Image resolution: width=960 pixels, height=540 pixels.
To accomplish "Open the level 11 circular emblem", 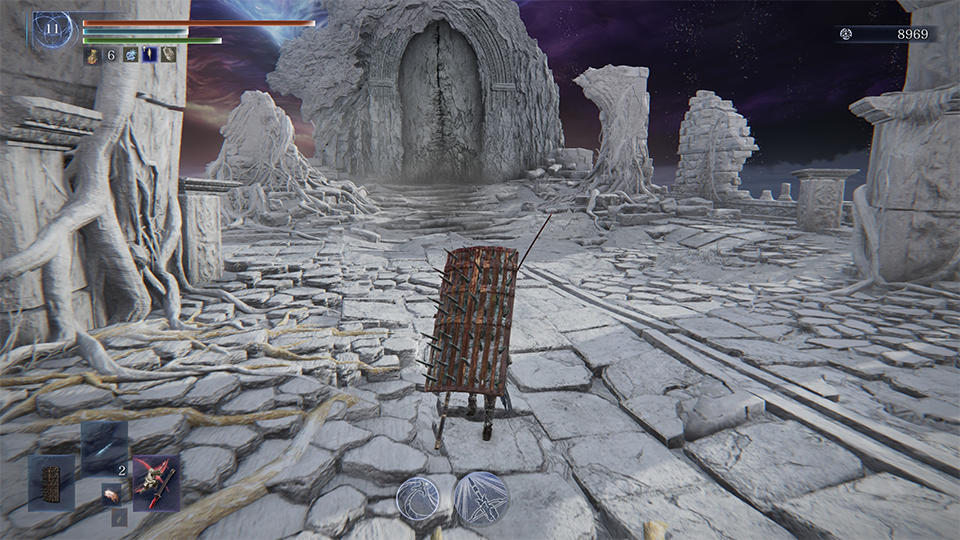I will tap(54, 31).
